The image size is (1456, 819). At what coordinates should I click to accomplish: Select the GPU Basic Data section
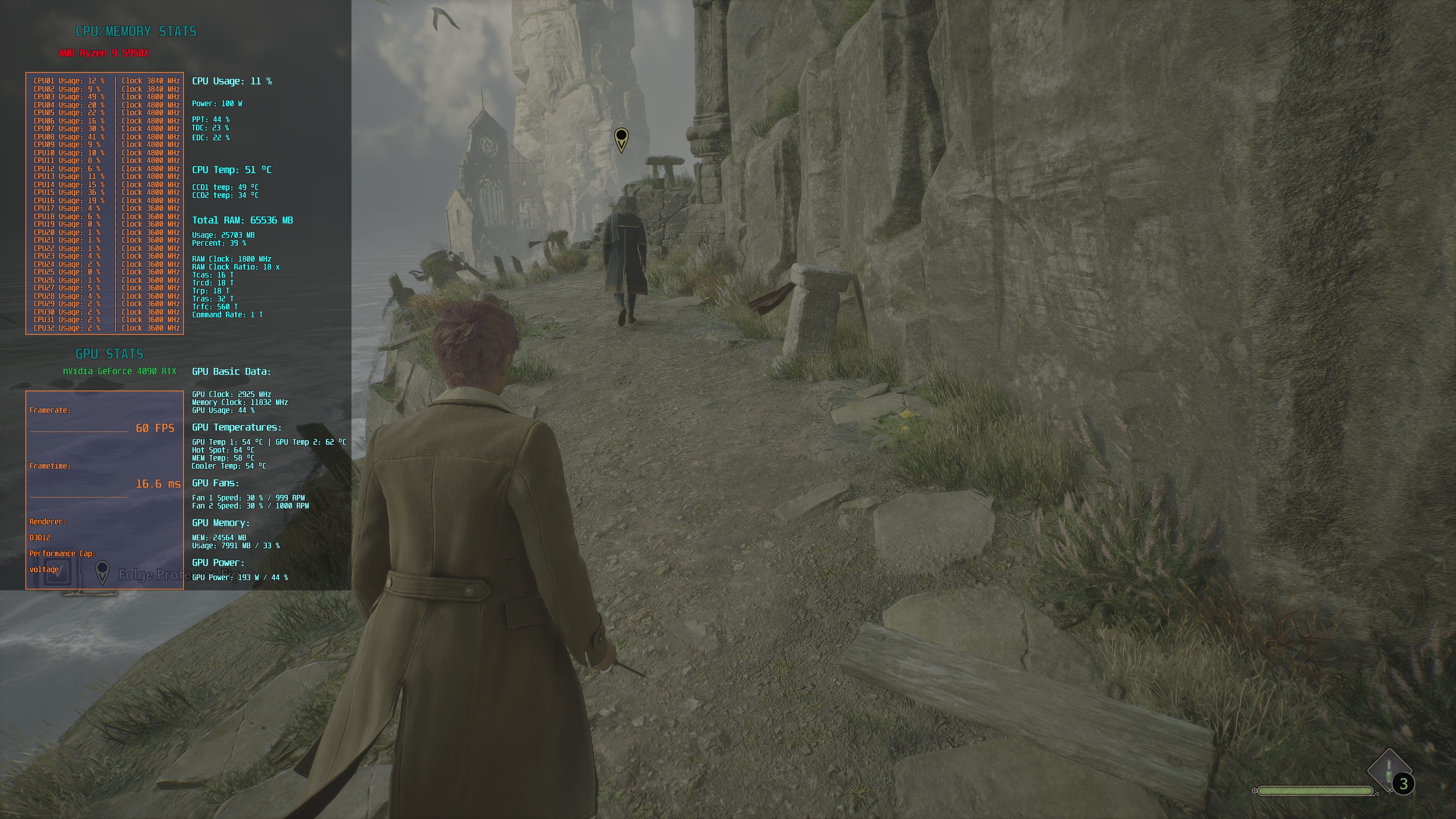point(231,371)
